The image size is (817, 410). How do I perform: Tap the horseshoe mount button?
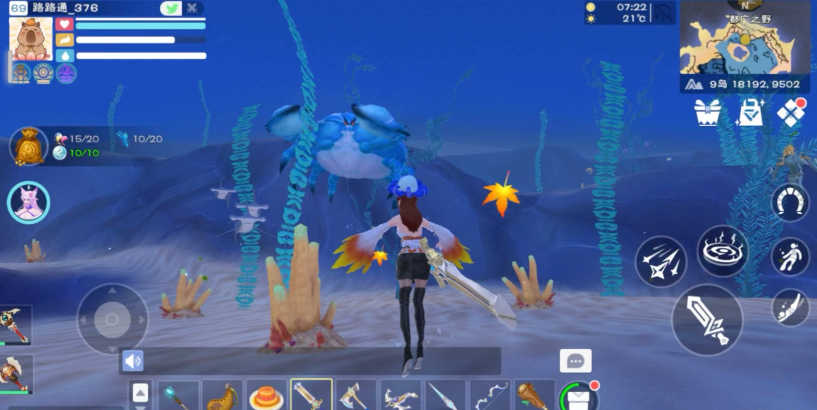(x=790, y=203)
